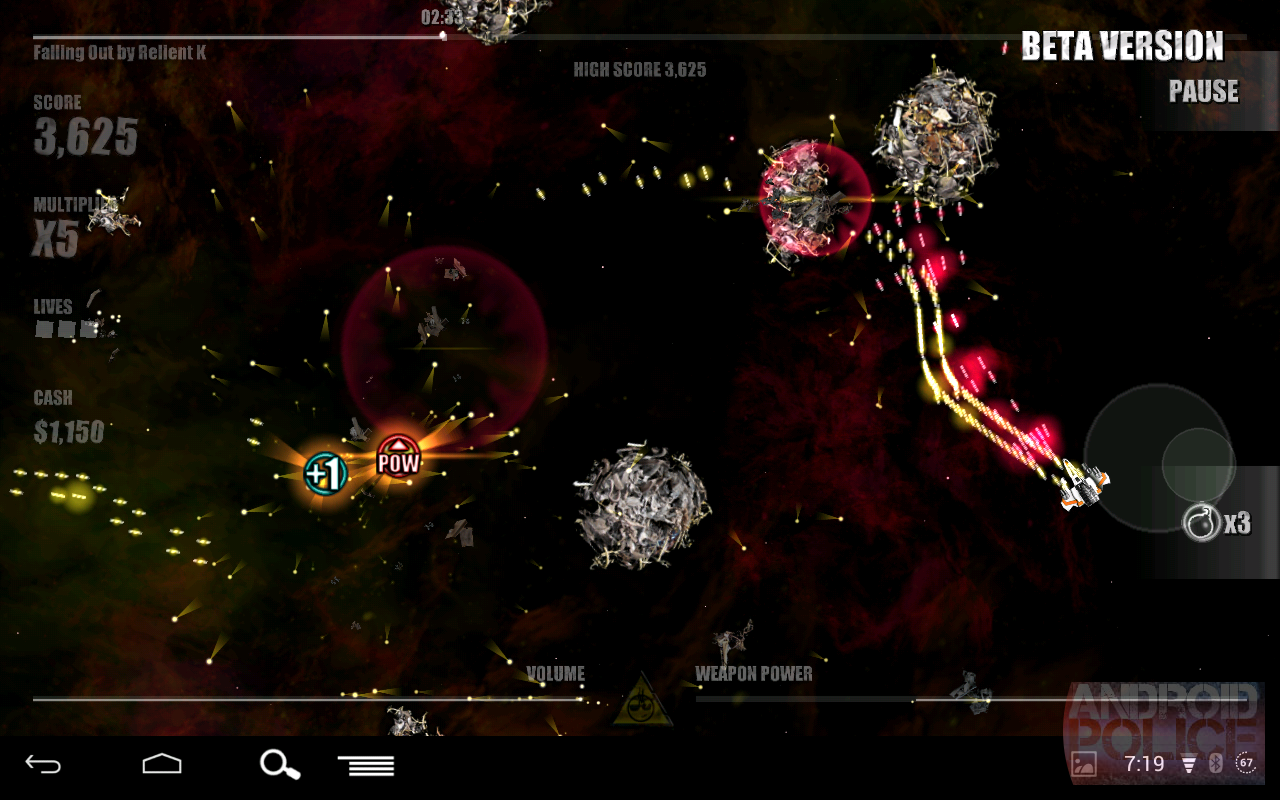The width and height of the screenshot is (1280, 800).
Task: Tap the large pink shield bubble enemy
Action: tap(815, 205)
